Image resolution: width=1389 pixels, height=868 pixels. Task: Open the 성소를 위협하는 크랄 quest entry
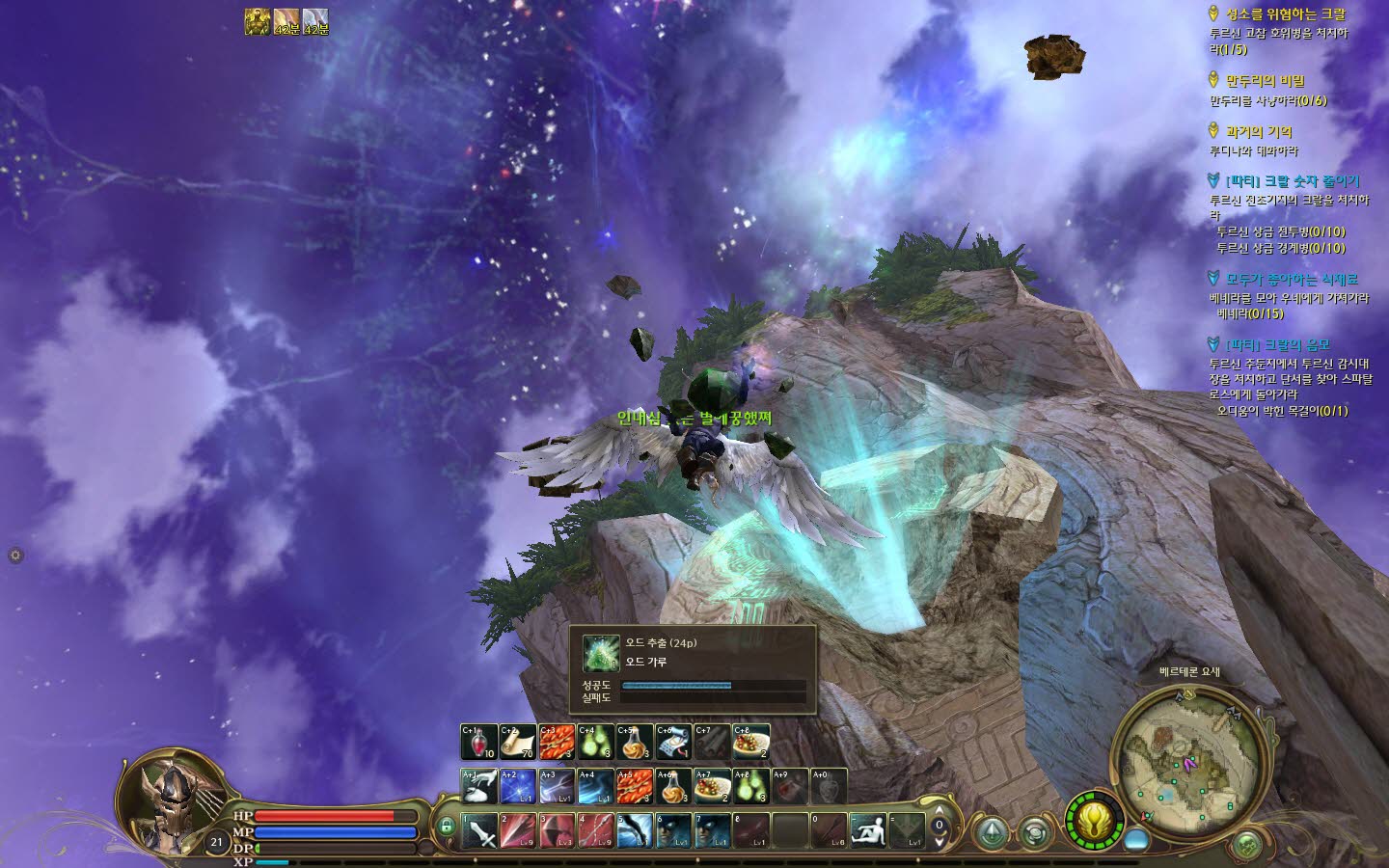[1285, 14]
